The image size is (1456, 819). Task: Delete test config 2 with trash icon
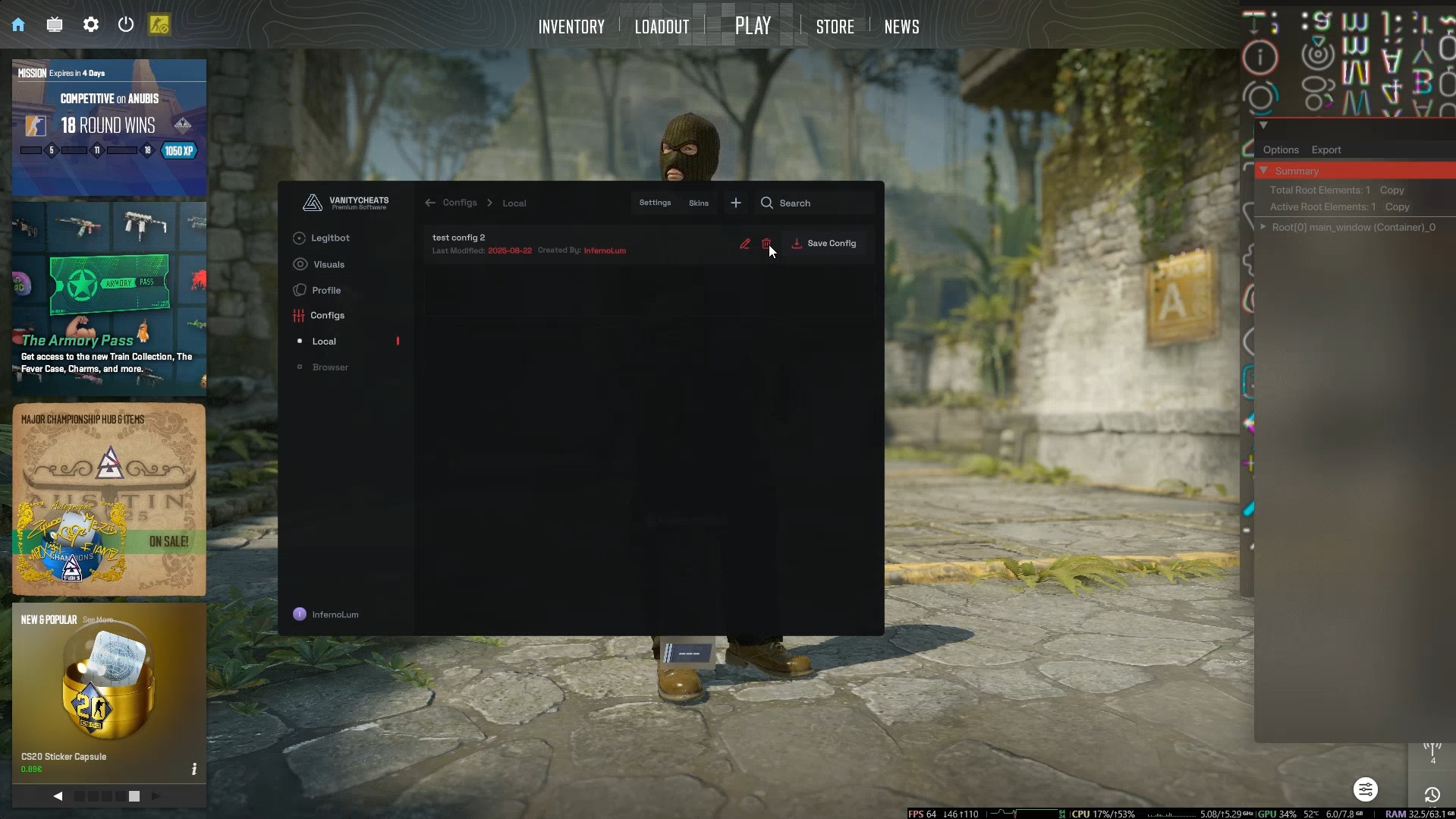[x=766, y=244]
